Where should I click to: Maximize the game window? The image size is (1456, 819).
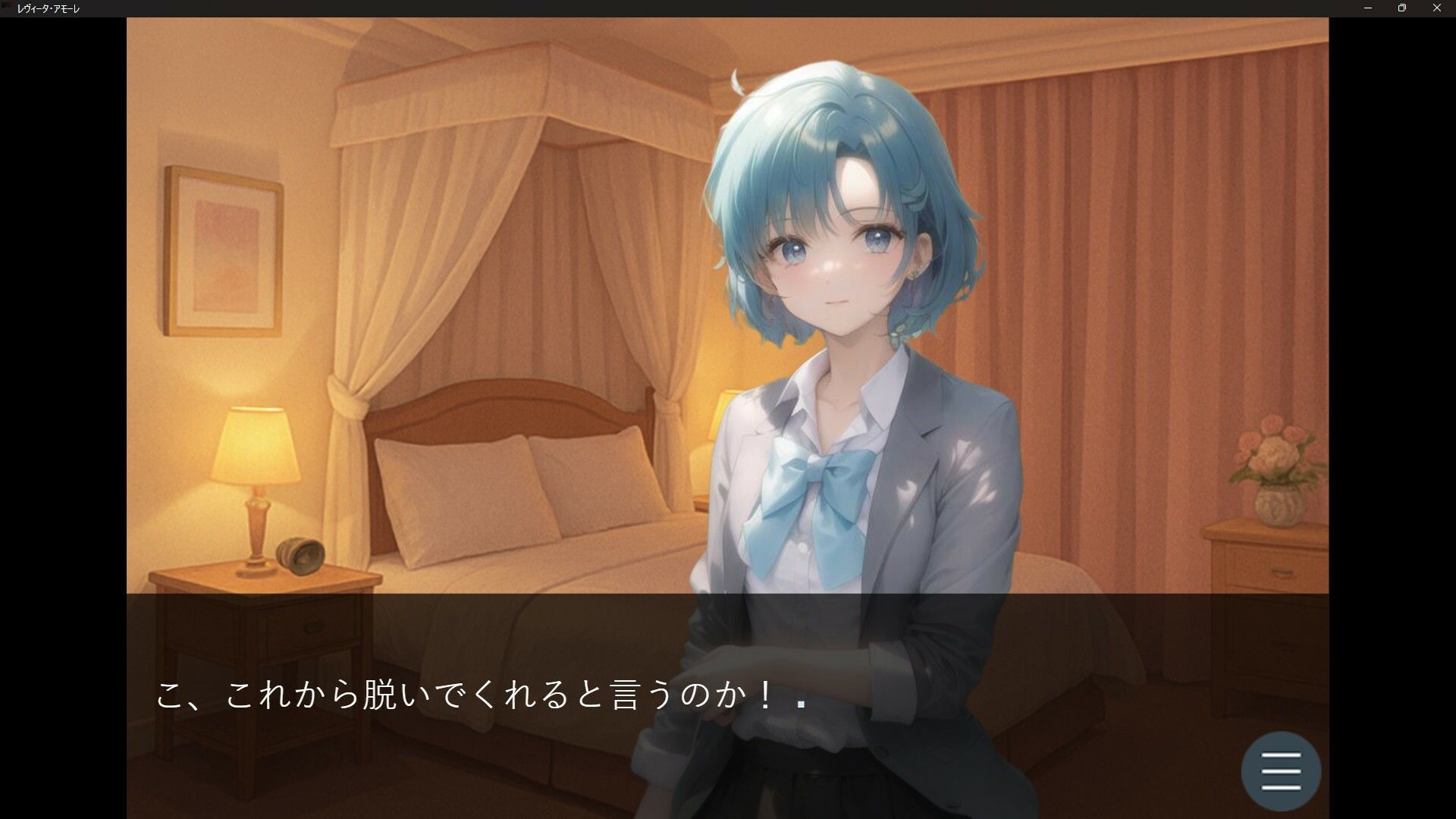tap(1401, 8)
